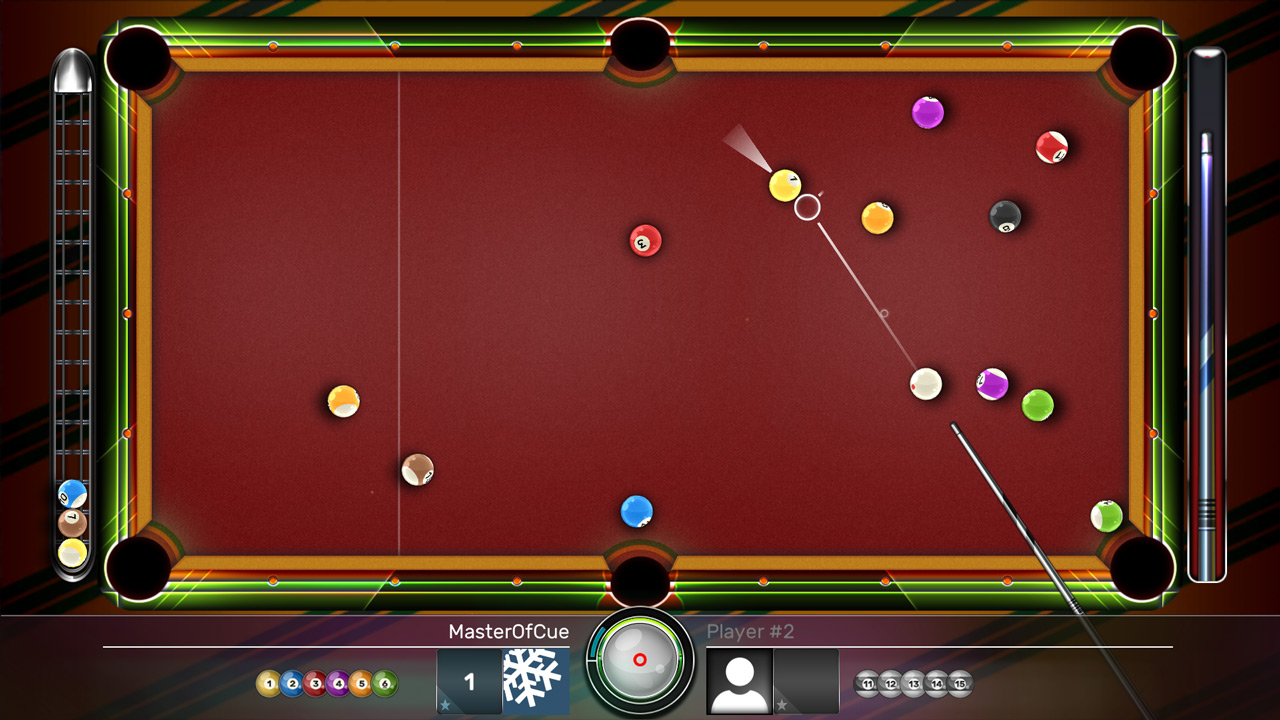This screenshot has height=720, width=1280.
Task: Click Player #2's avatar icon
Action: click(737, 680)
